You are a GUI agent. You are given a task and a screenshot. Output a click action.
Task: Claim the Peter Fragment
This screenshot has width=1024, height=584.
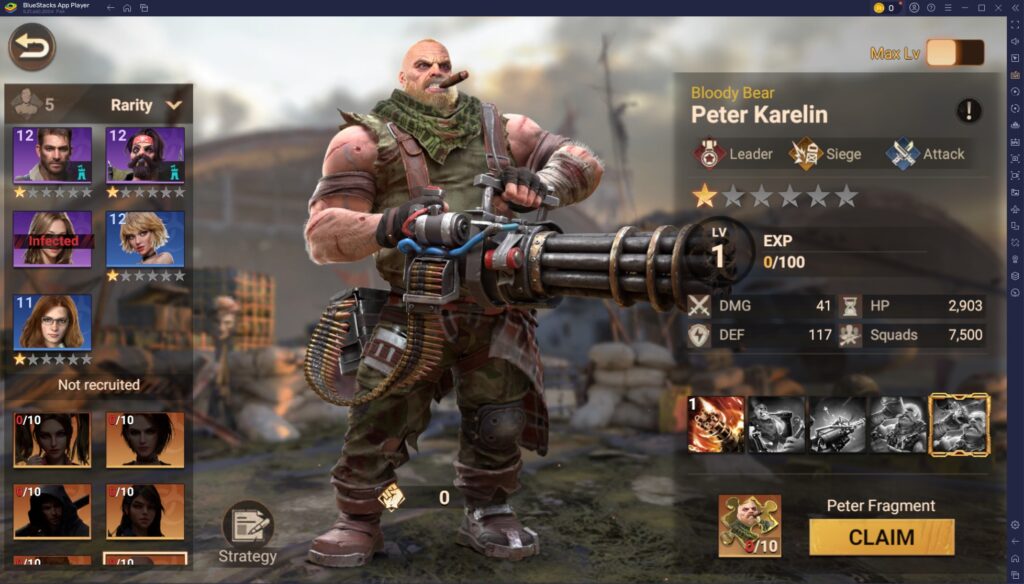[881, 537]
